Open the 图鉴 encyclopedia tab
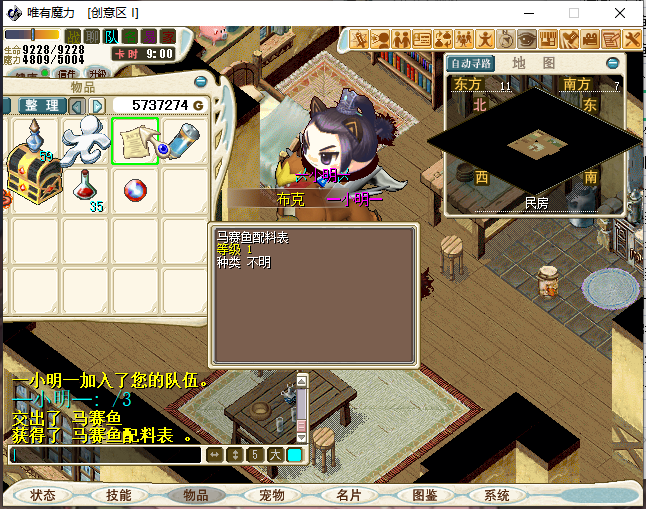 pos(424,495)
